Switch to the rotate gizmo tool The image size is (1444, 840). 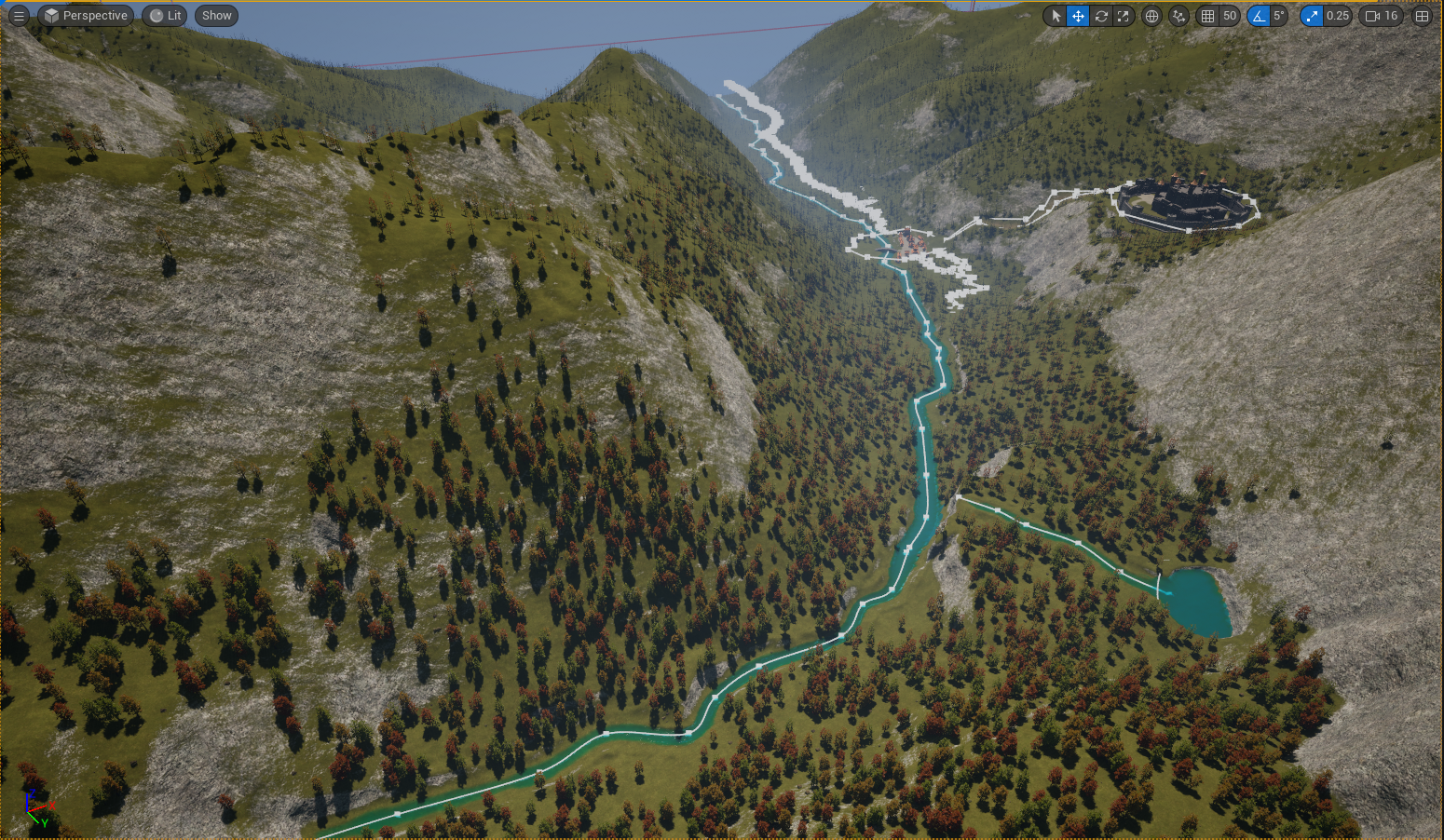click(1101, 16)
